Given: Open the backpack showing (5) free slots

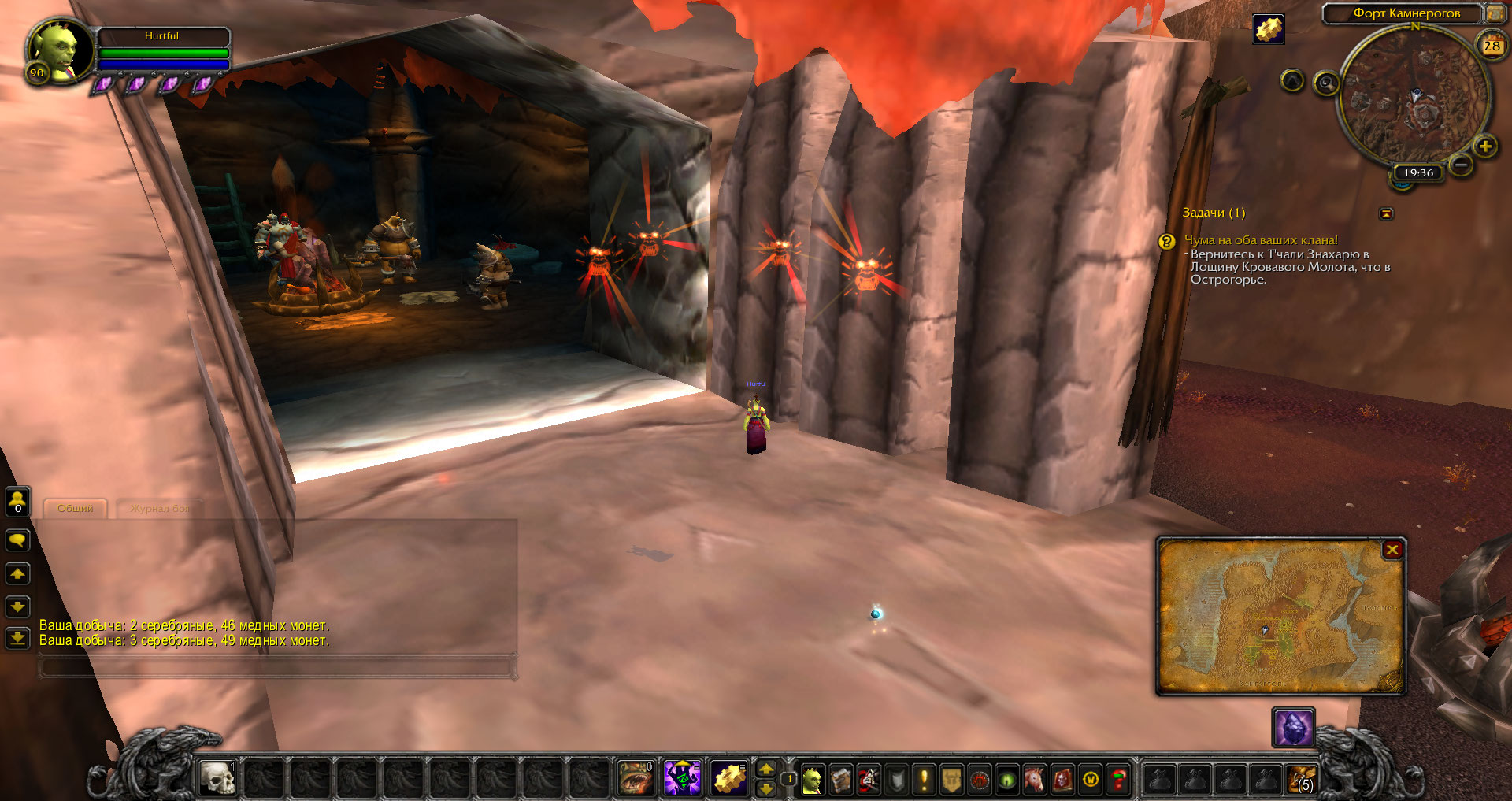Looking at the screenshot, I should (1301, 780).
